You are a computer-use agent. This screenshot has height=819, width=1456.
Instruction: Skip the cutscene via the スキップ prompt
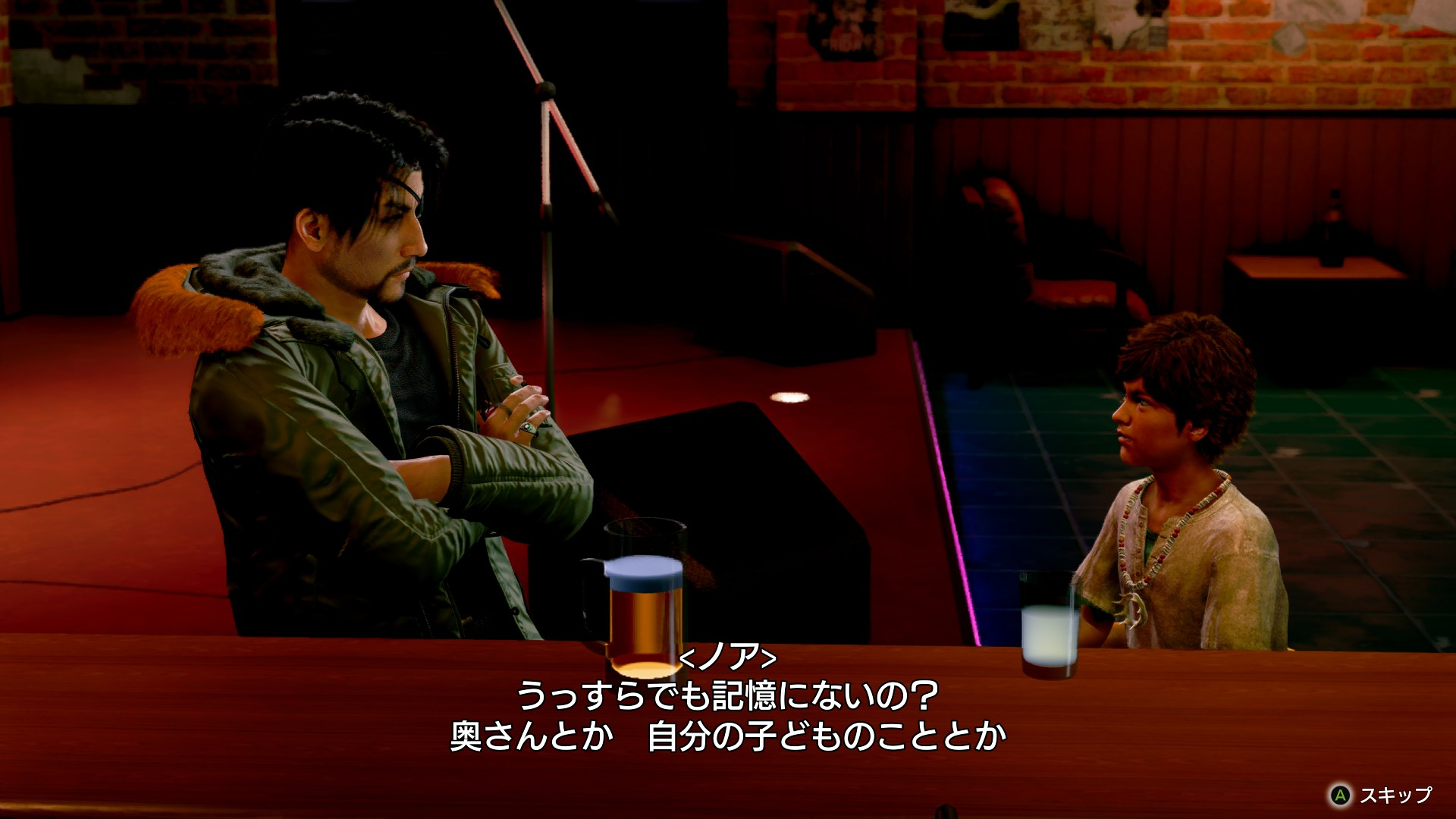click(1382, 795)
